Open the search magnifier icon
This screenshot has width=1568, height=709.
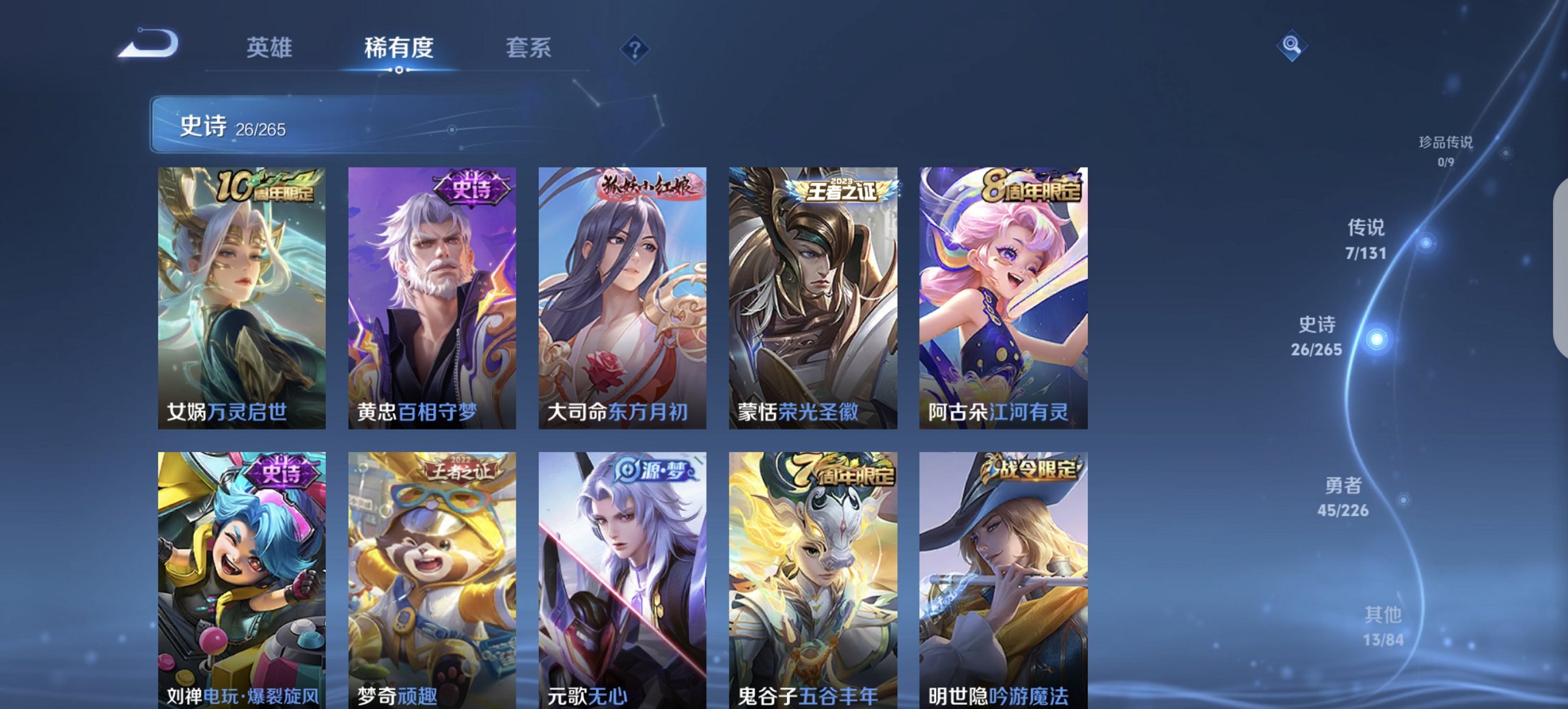1291,46
